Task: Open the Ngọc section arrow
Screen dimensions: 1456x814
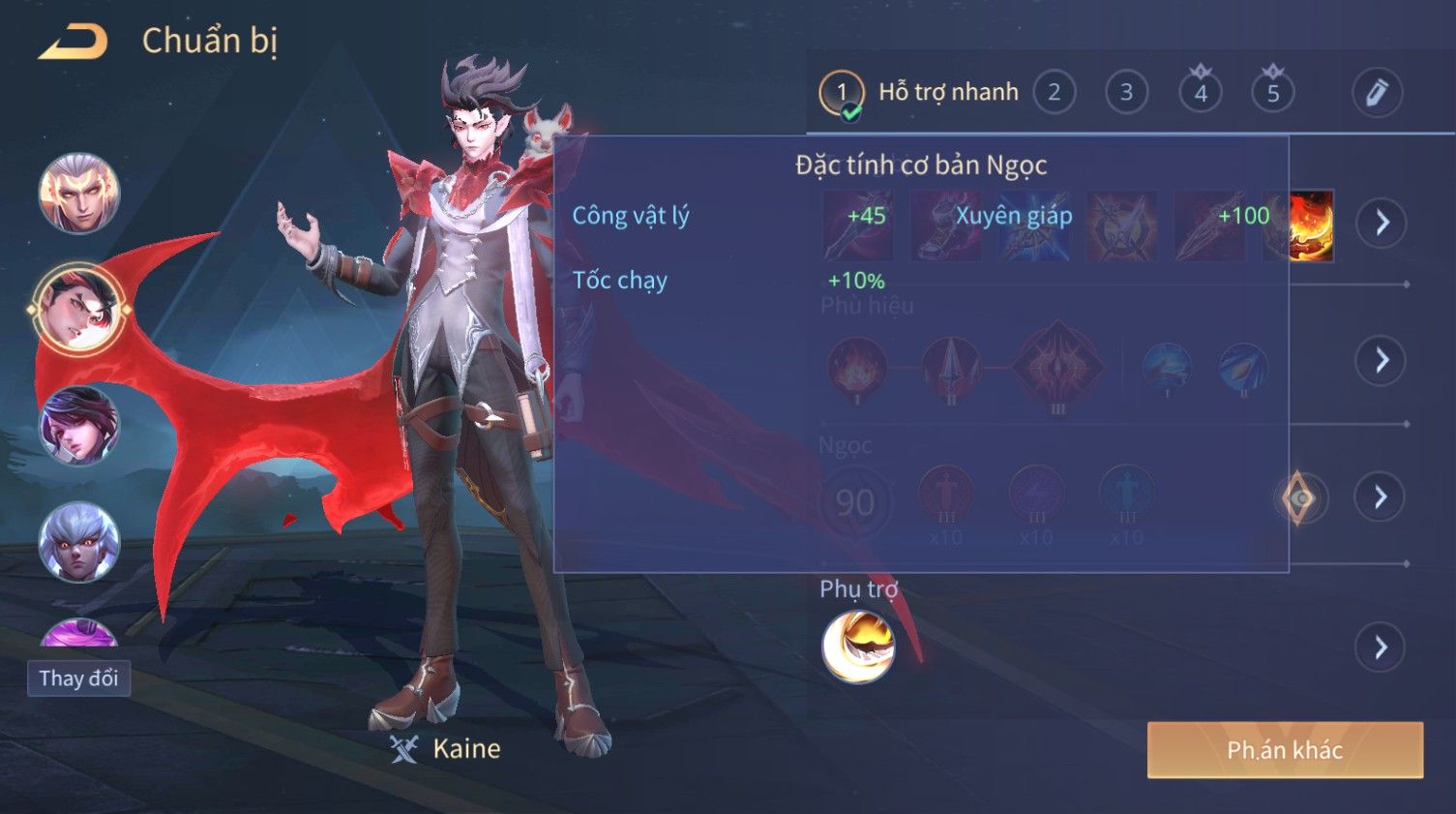Action: 1381,497
